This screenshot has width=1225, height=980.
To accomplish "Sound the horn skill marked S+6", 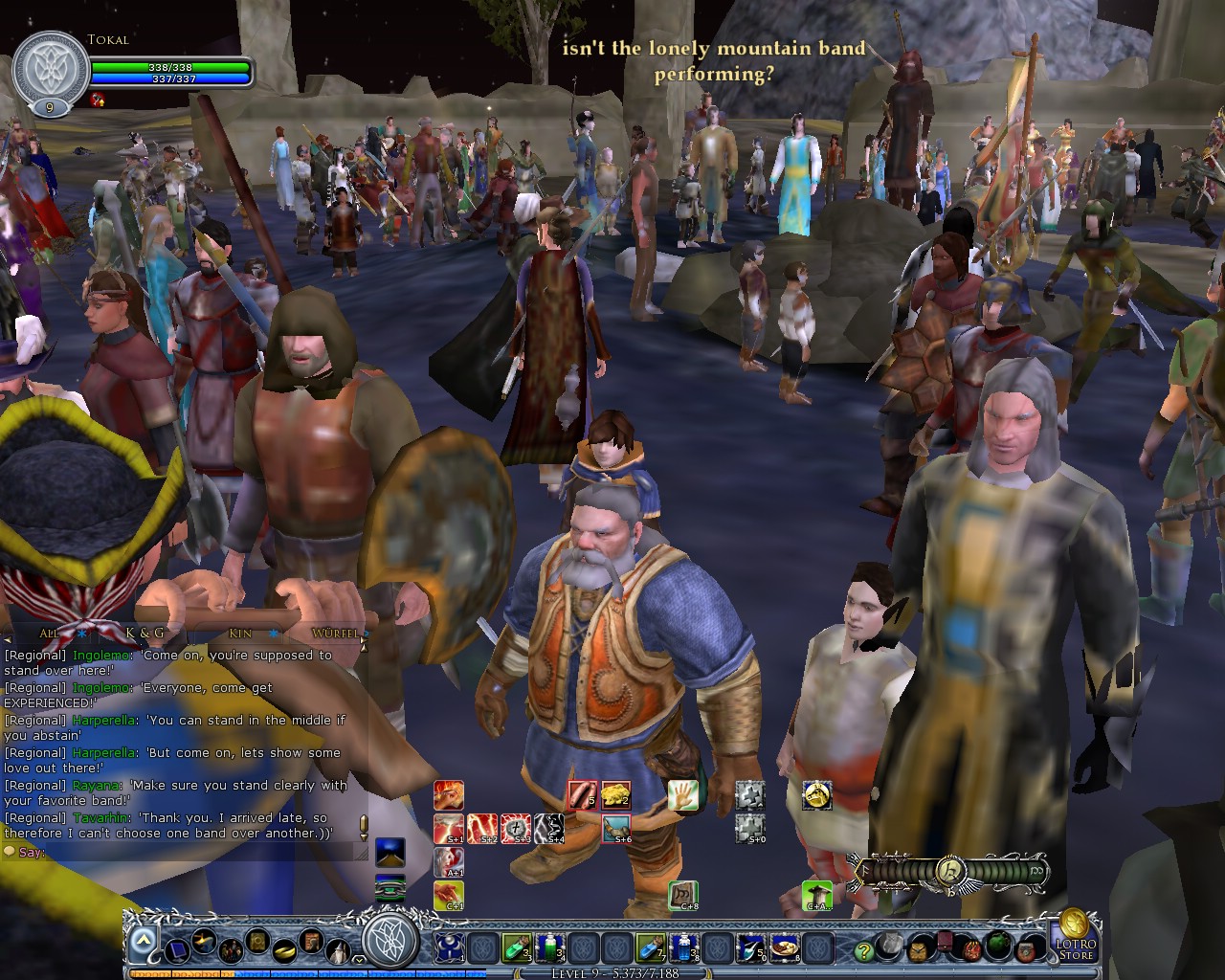I will [617, 828].
